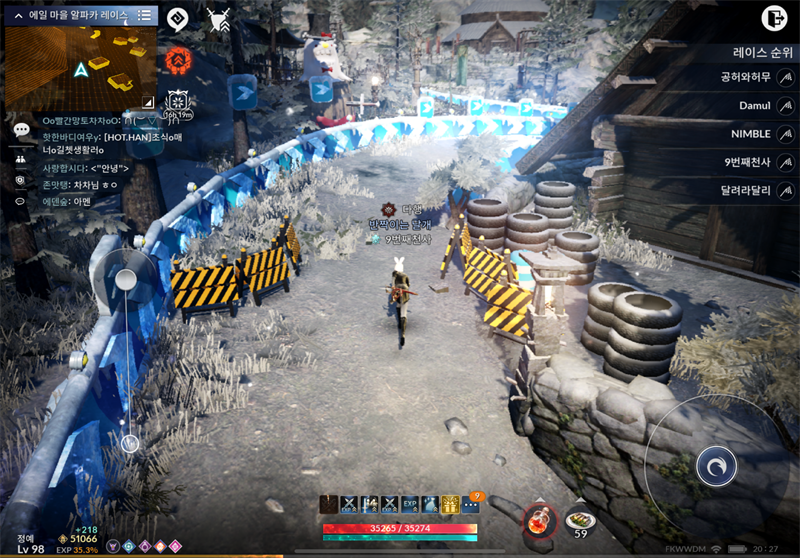Tap the golden gift box buff icon
The image size is (800, 558).
click(450, 505)
